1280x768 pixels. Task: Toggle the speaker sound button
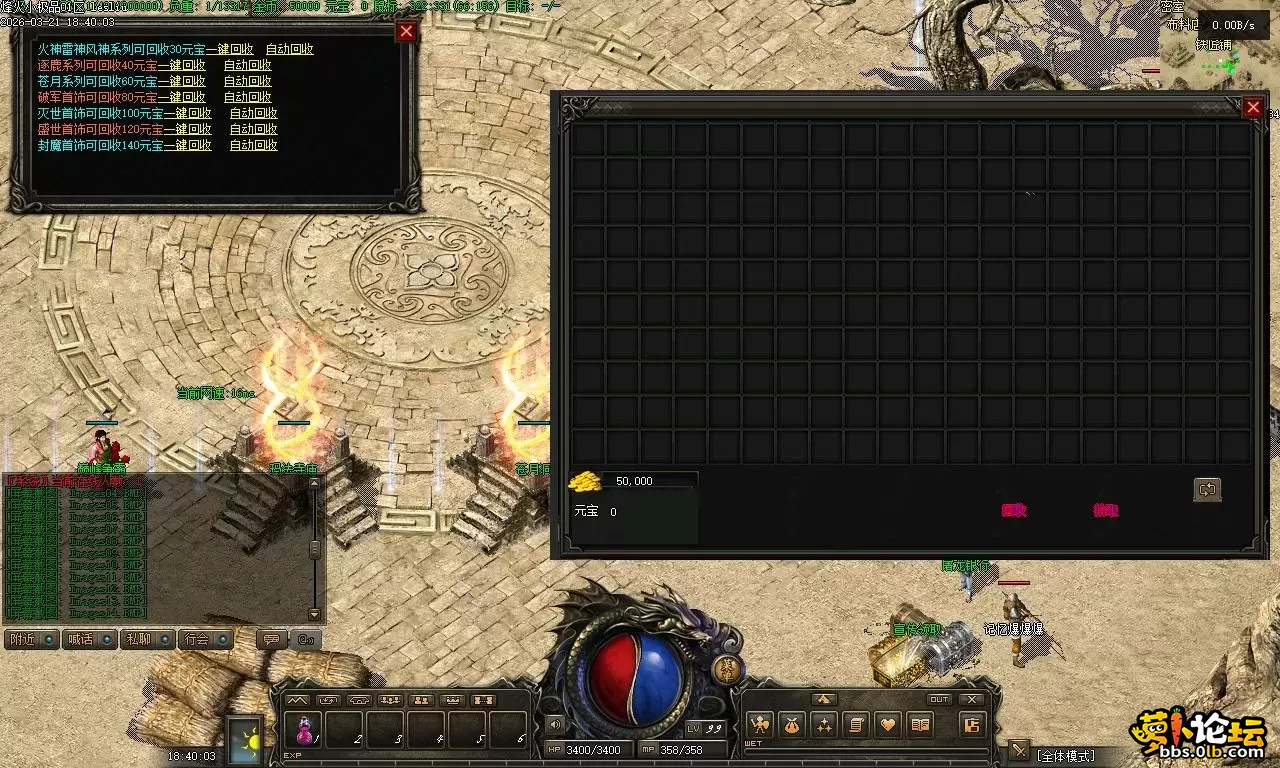555,724
